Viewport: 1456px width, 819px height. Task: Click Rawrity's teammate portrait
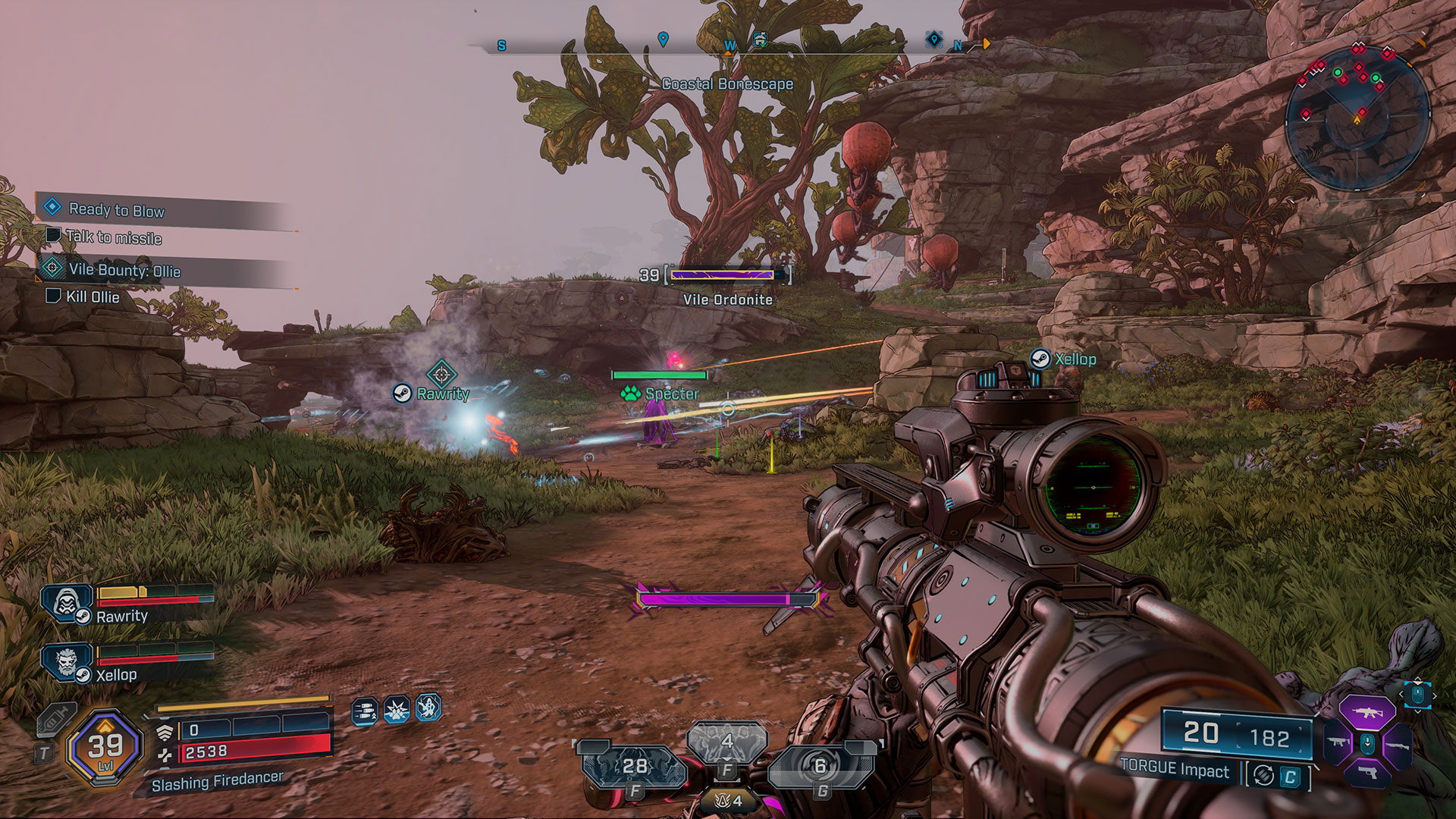point(67,604)
